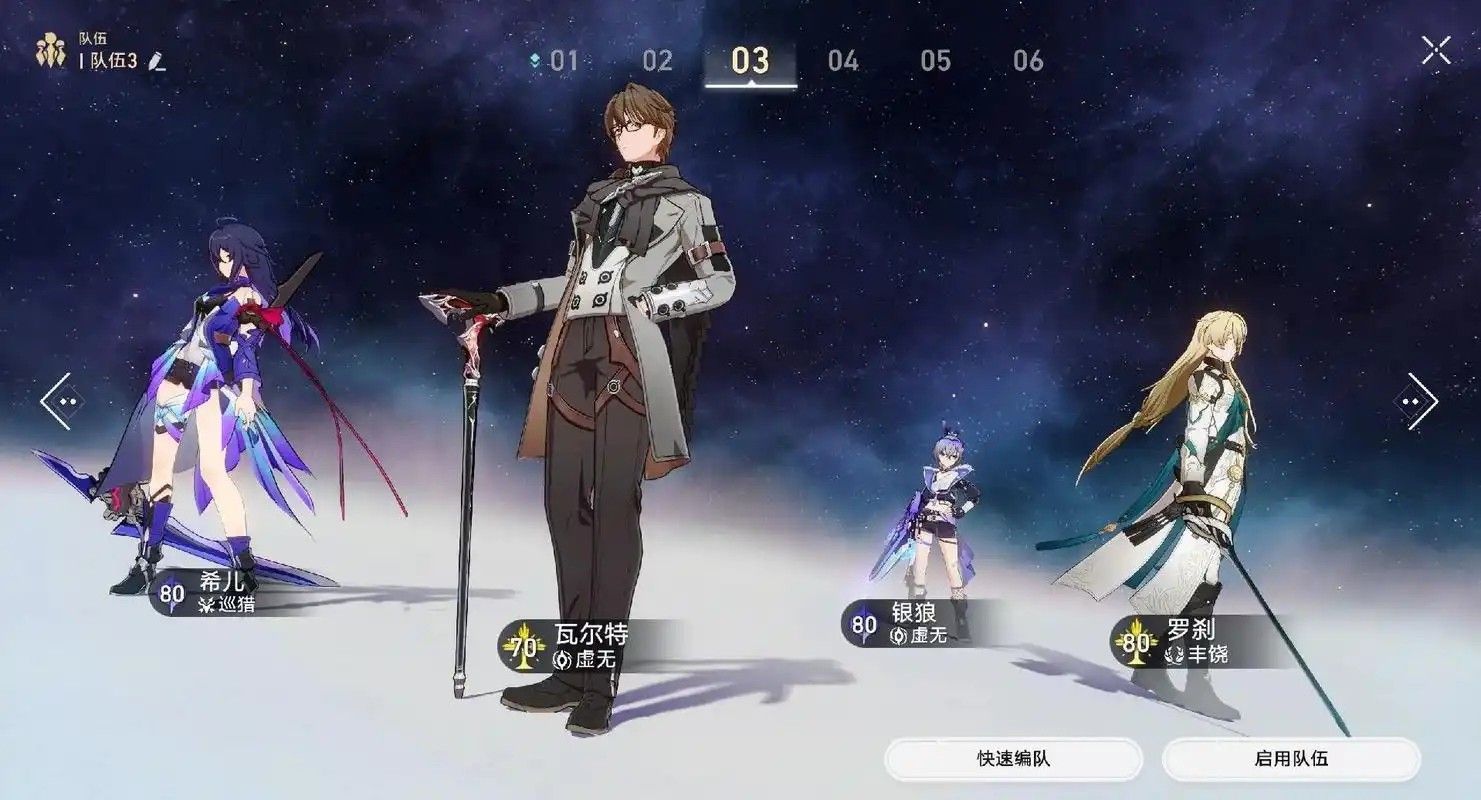Switch to team tab 04
The height and width of the screenshot is (800, 1481).
click(843, 60)
